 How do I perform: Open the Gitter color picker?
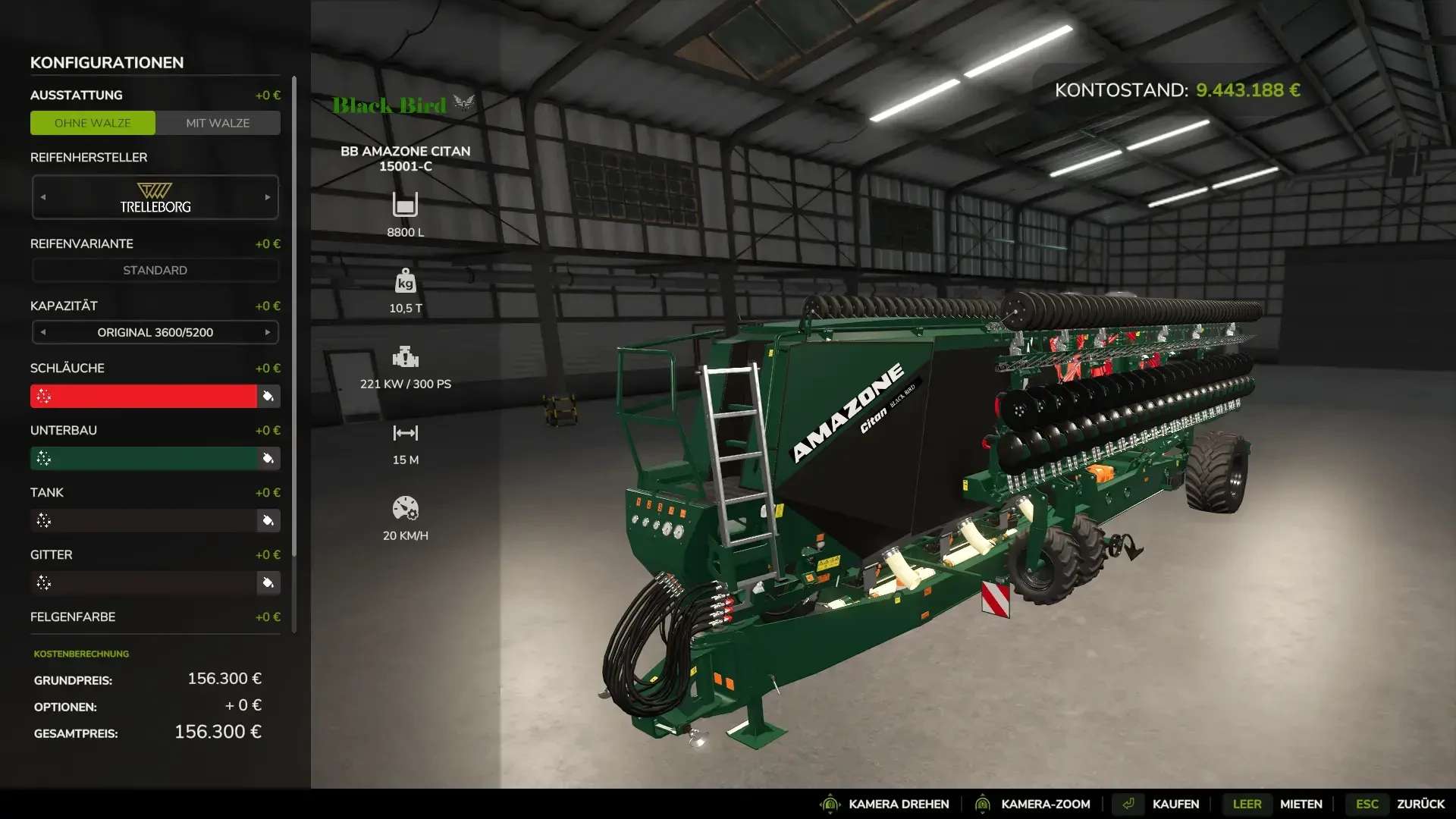[x=144, y=582]
